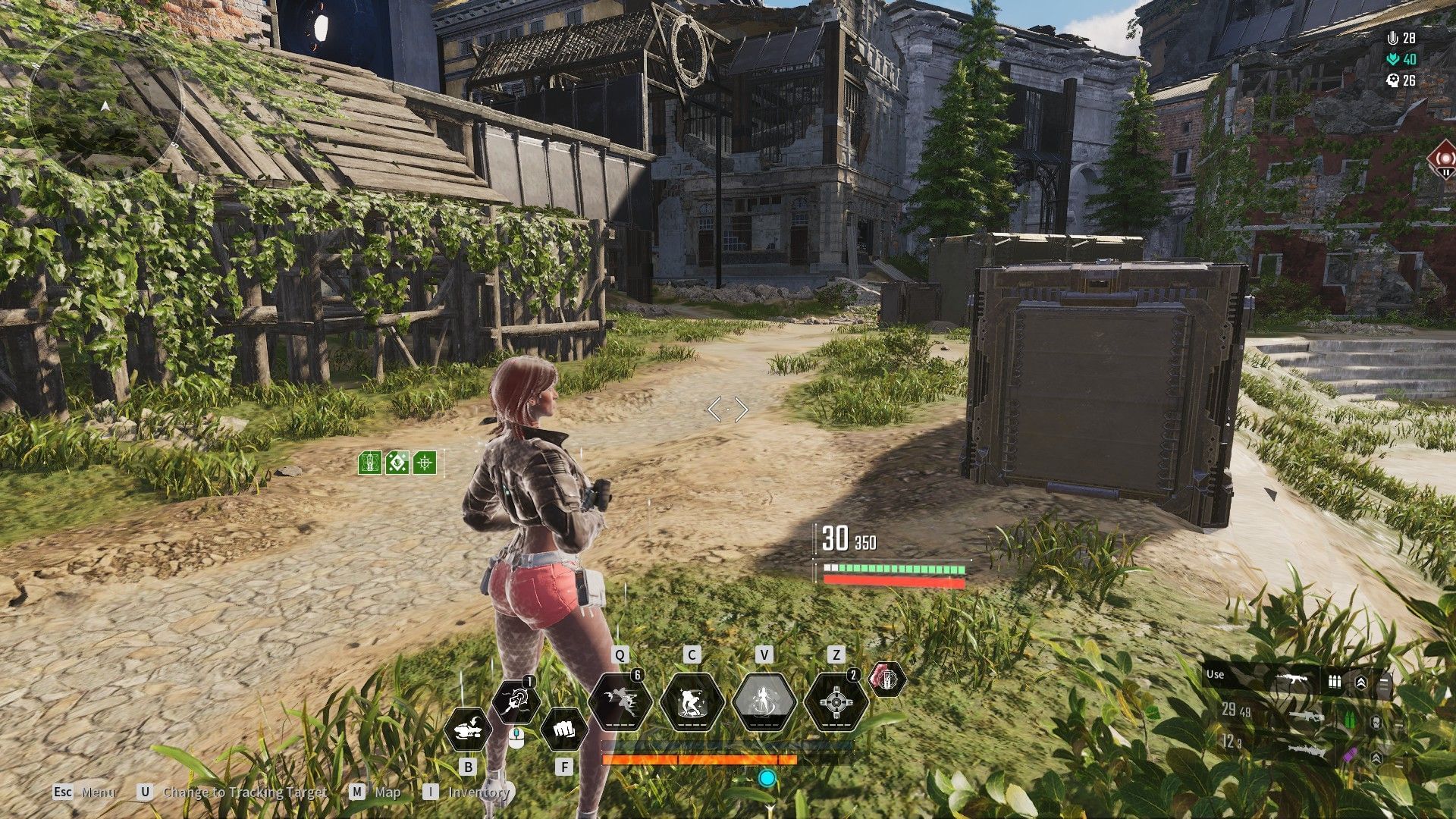Image resolution: width=1456 pixels, height=819 pixels.
Task: Expand the chevron beside the grenade launcher slot
Action: pyautogui.click(x=1376, y=758)
